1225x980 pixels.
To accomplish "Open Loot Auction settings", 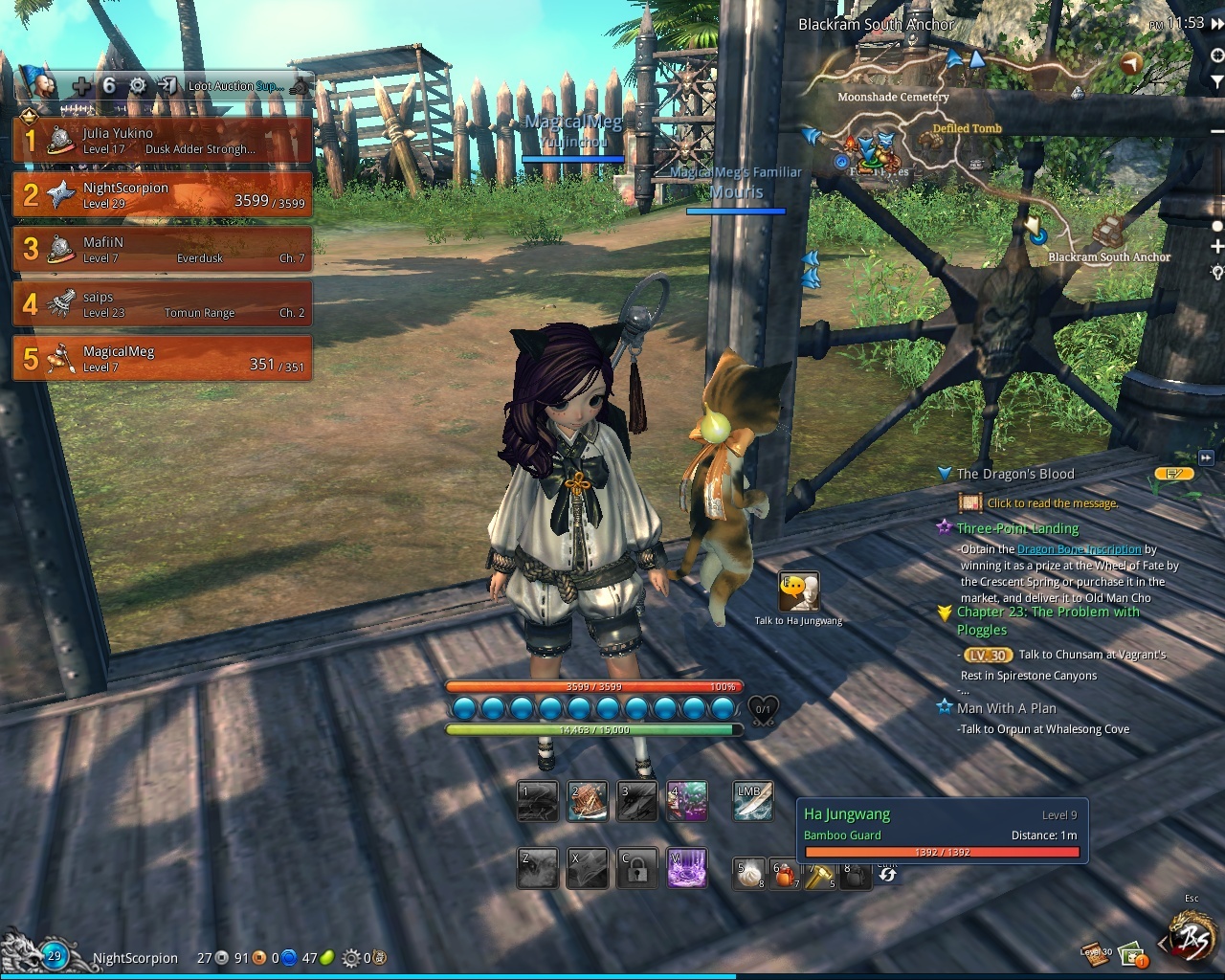I will tap(234, 86).
